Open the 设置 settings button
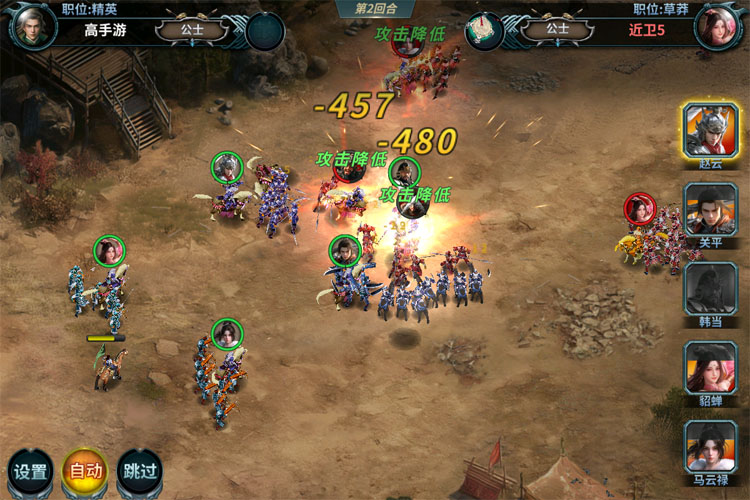 tap(31, 472)
